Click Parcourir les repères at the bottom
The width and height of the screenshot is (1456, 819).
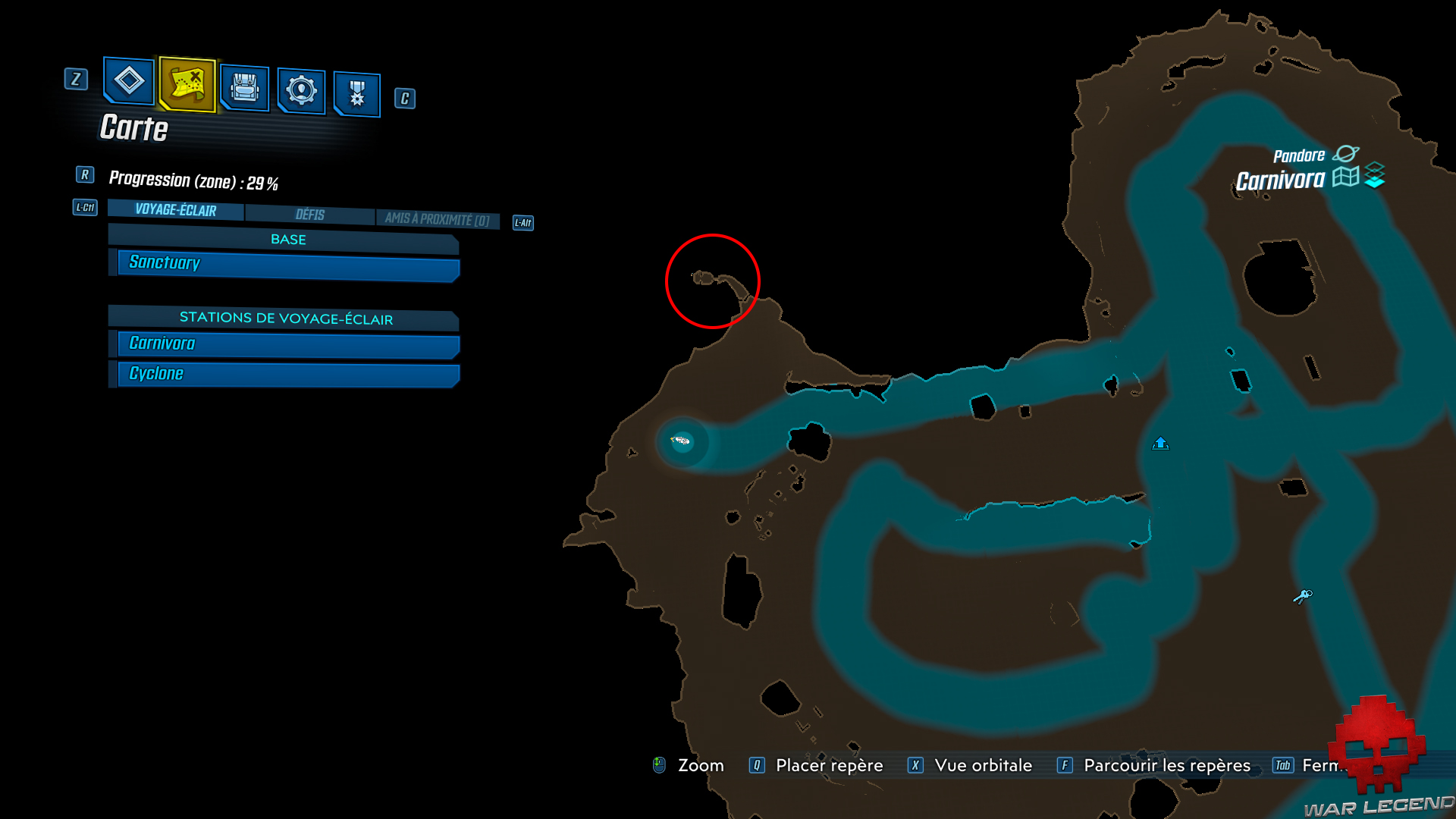[1166, 765]
